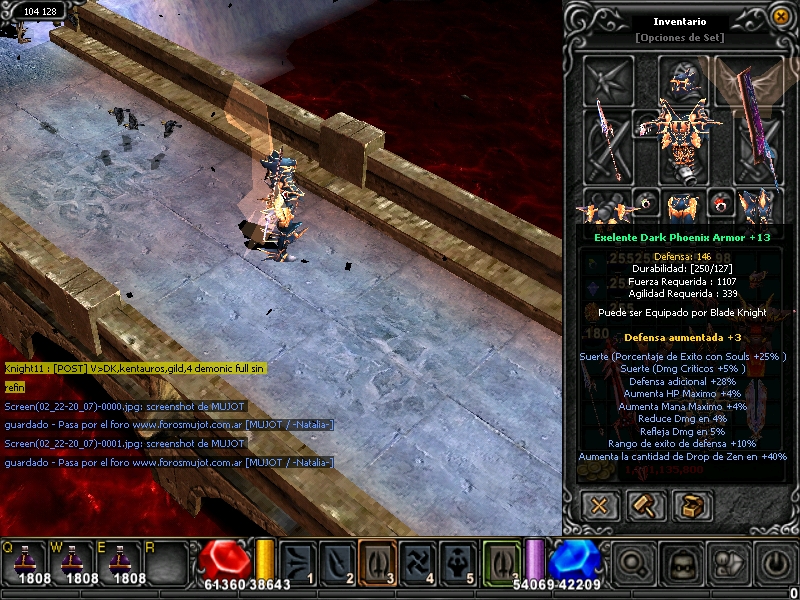Open the Opciones de Set view
This screenshot has height=600, width=800.
click(x=680, y=38)
